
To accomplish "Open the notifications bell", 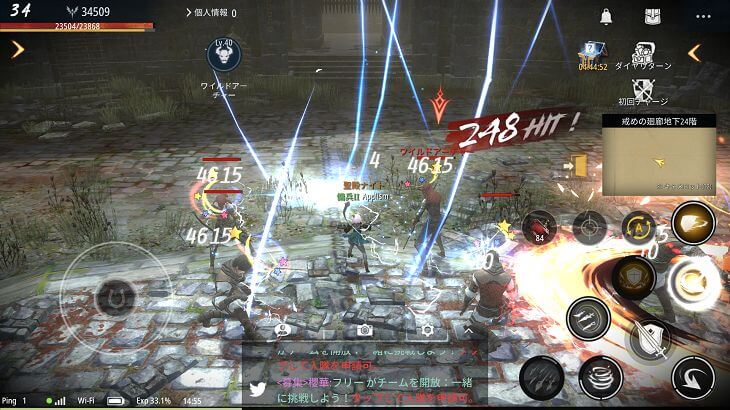I will (606, 16).
